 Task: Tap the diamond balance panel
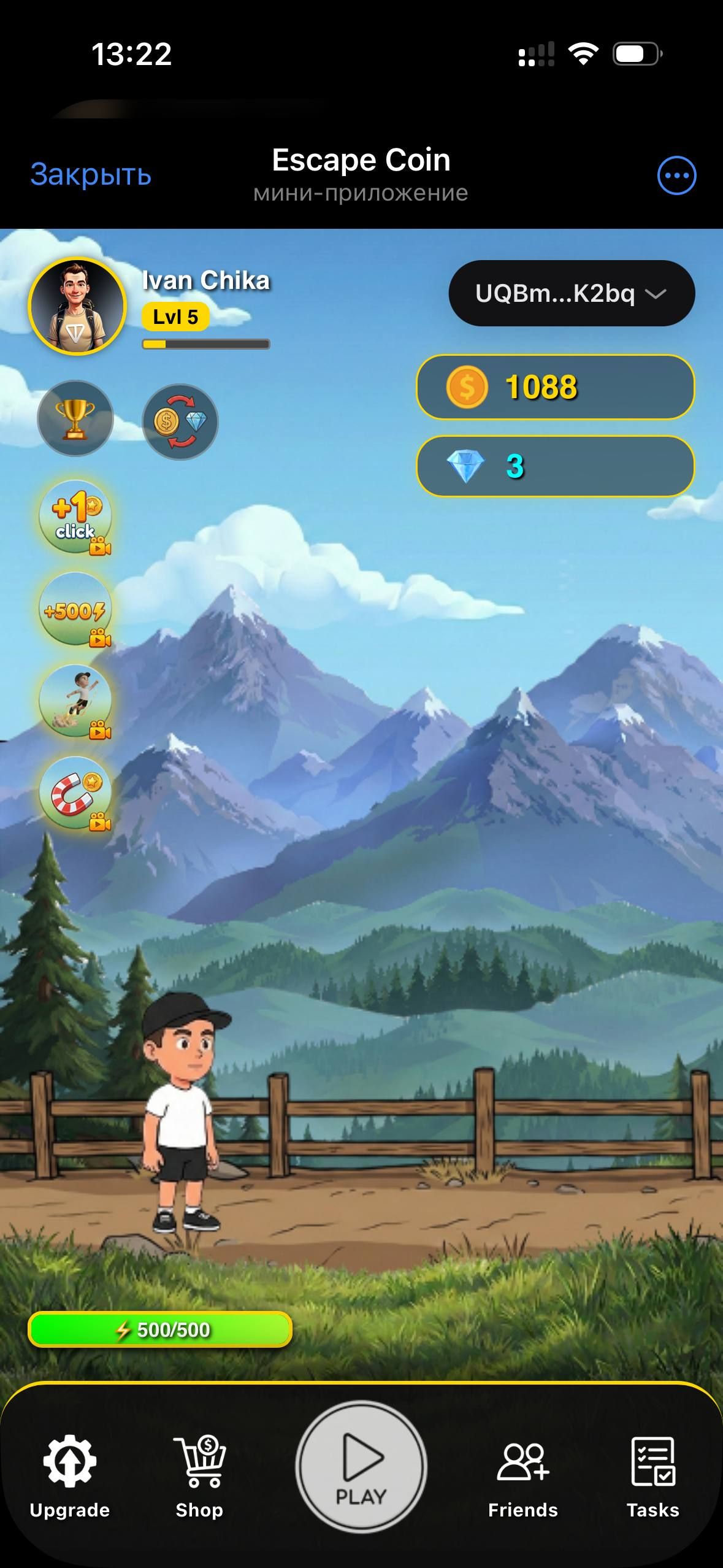click(555, 466)
